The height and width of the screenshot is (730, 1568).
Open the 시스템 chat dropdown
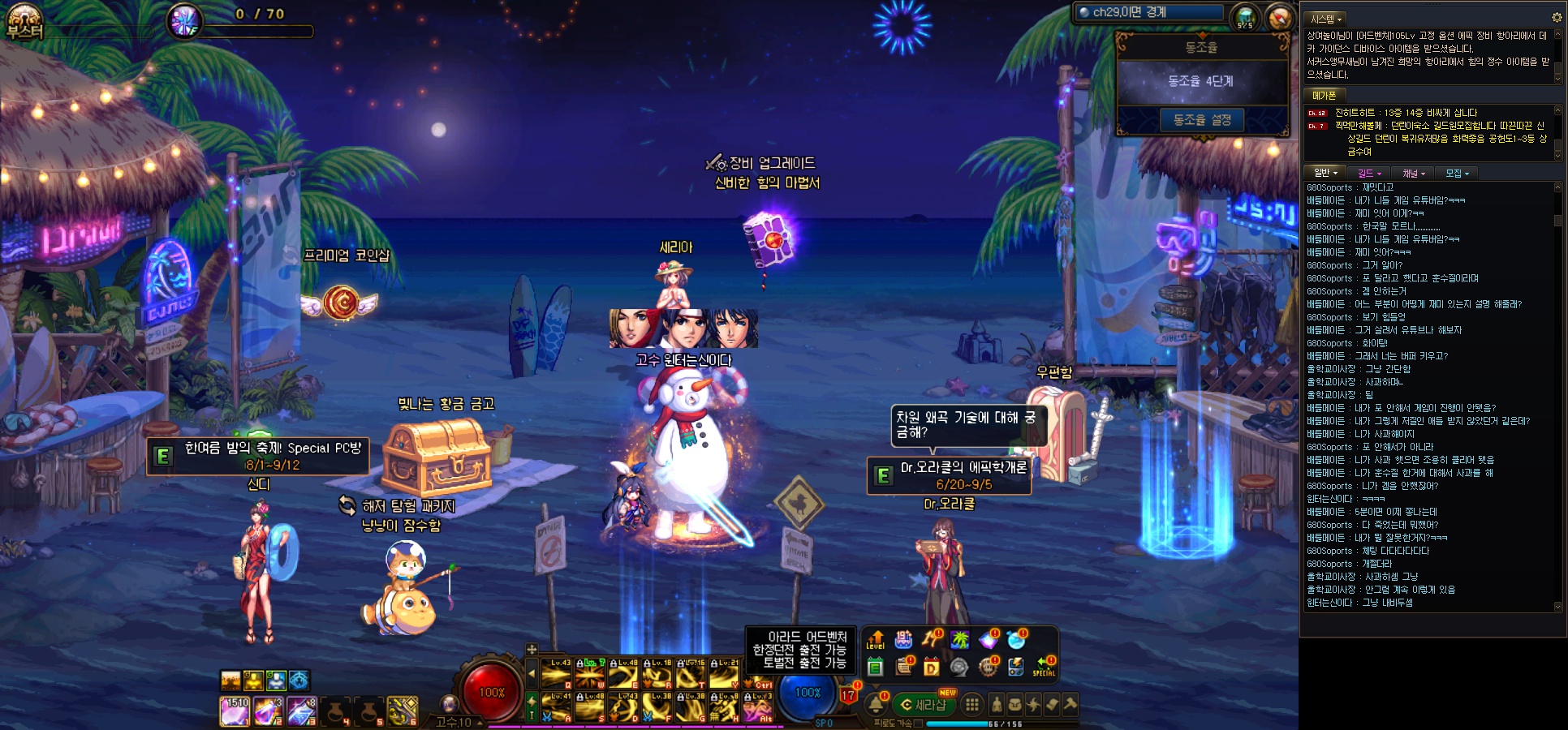coord(1326,19)
